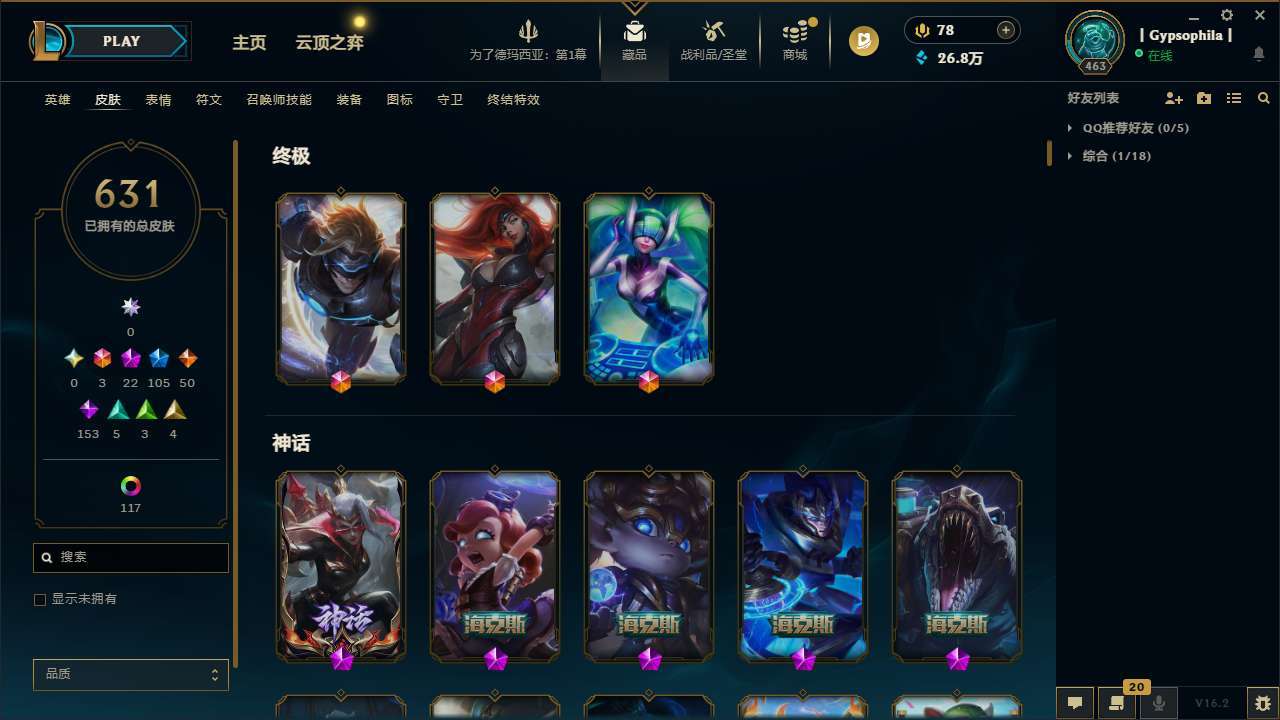
Task: Select the DJ Sona ultimate skin thumbnail
Action: 648,288
